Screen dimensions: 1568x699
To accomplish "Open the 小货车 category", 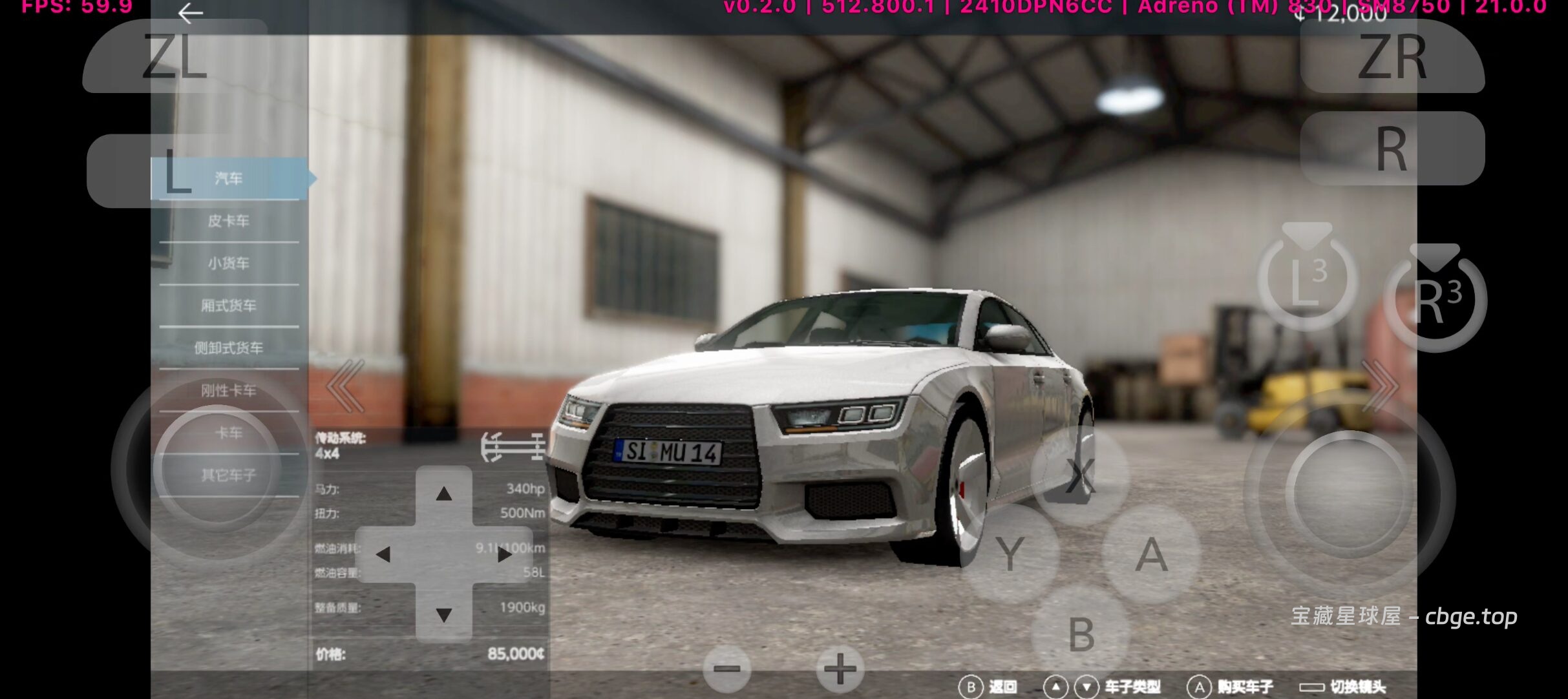I will (229, 264).
